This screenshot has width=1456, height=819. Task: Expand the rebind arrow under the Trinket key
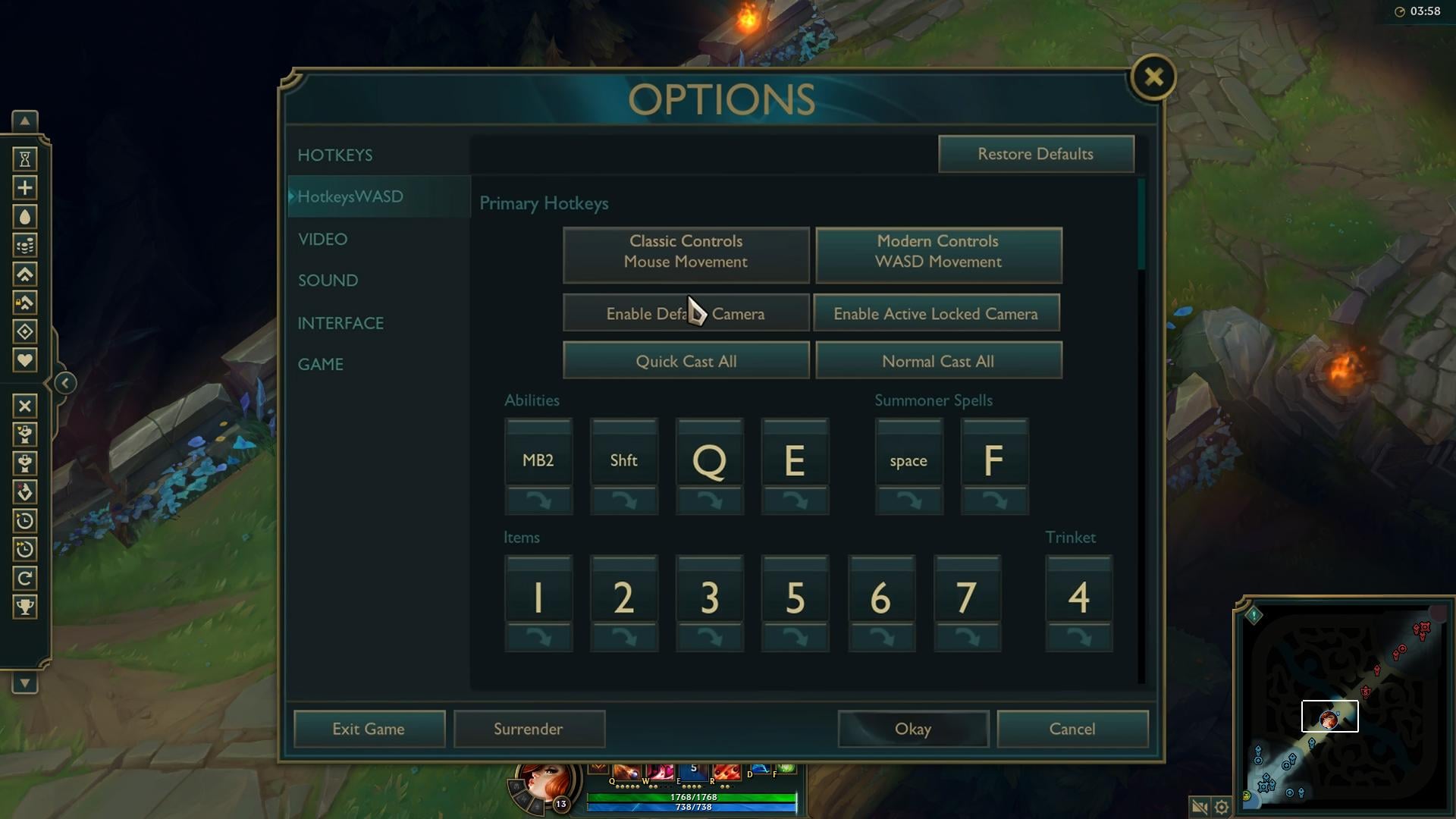(x=1078, y=638)
